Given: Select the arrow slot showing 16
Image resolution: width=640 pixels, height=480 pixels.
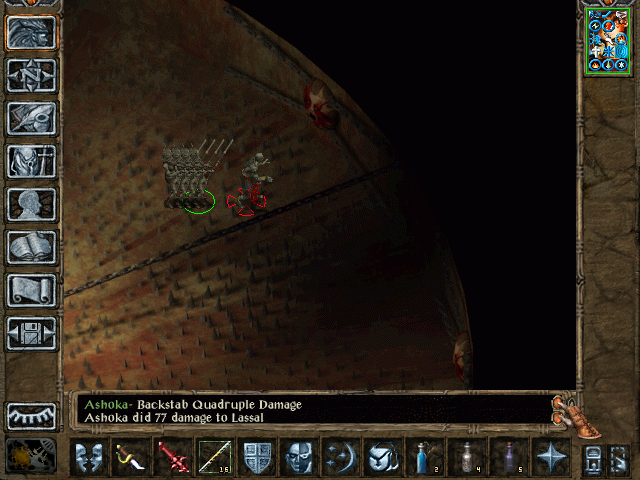Looking at the screenshot, I should 214,456.
